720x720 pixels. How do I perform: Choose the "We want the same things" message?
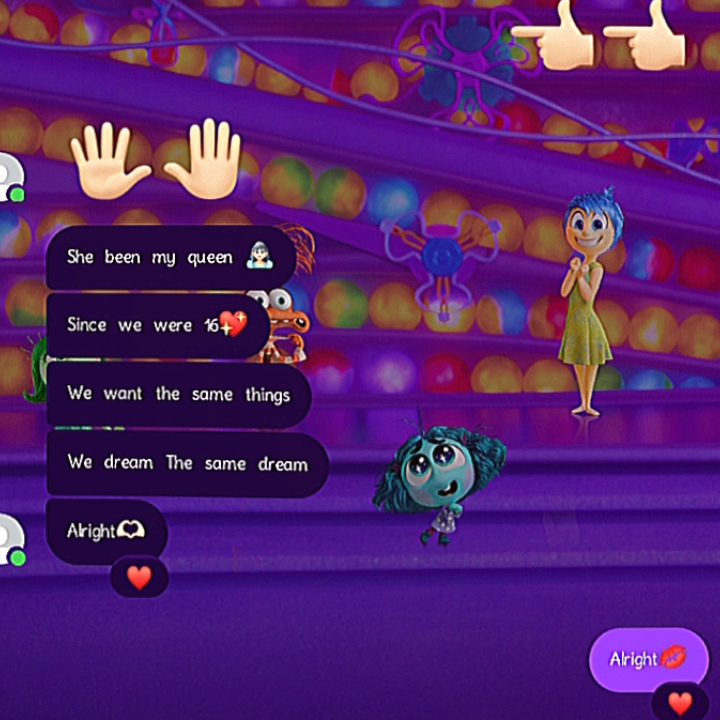(x=178, y=394)
